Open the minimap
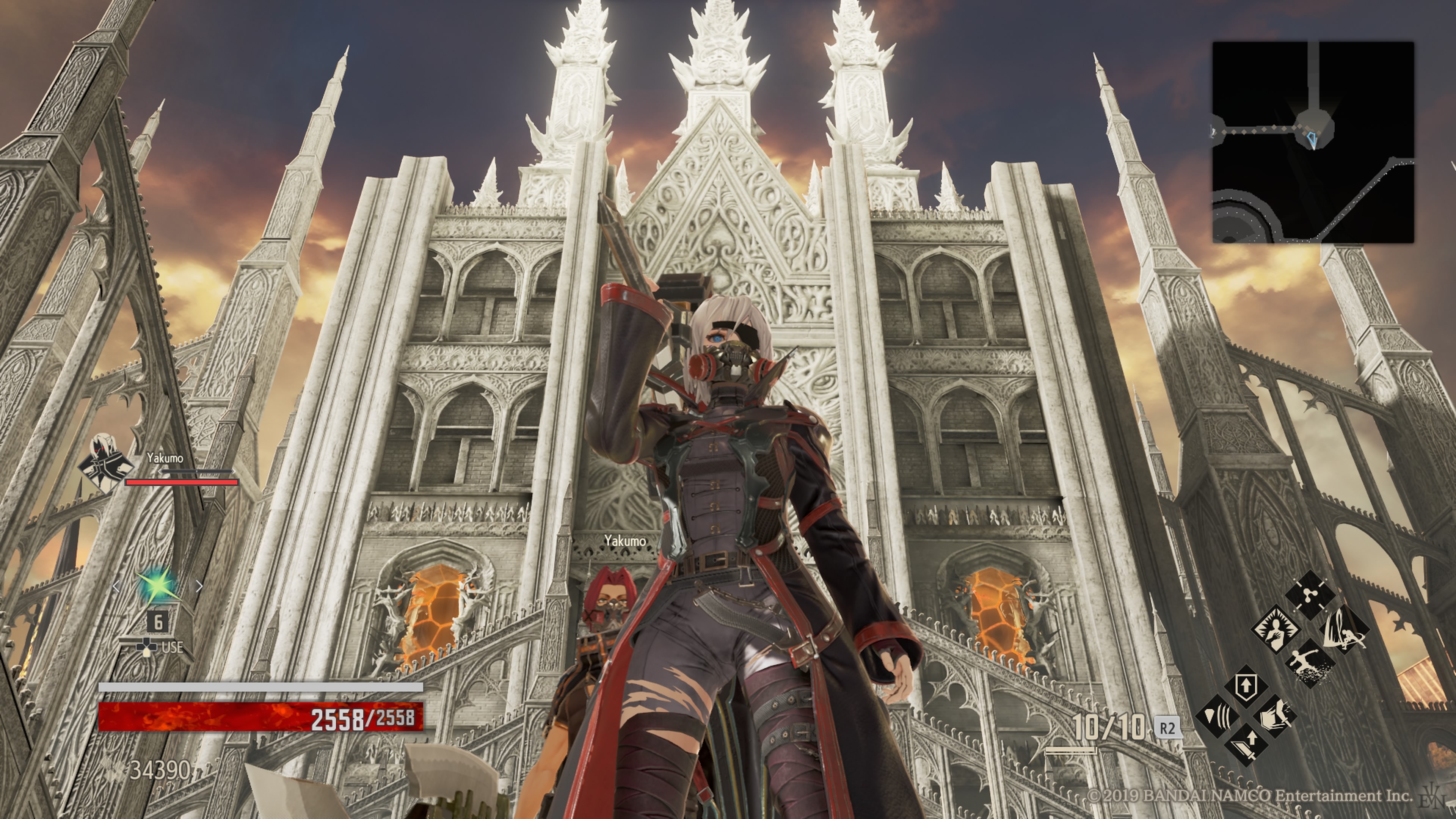1456x819 pixels. click(x=1312, y=142)
